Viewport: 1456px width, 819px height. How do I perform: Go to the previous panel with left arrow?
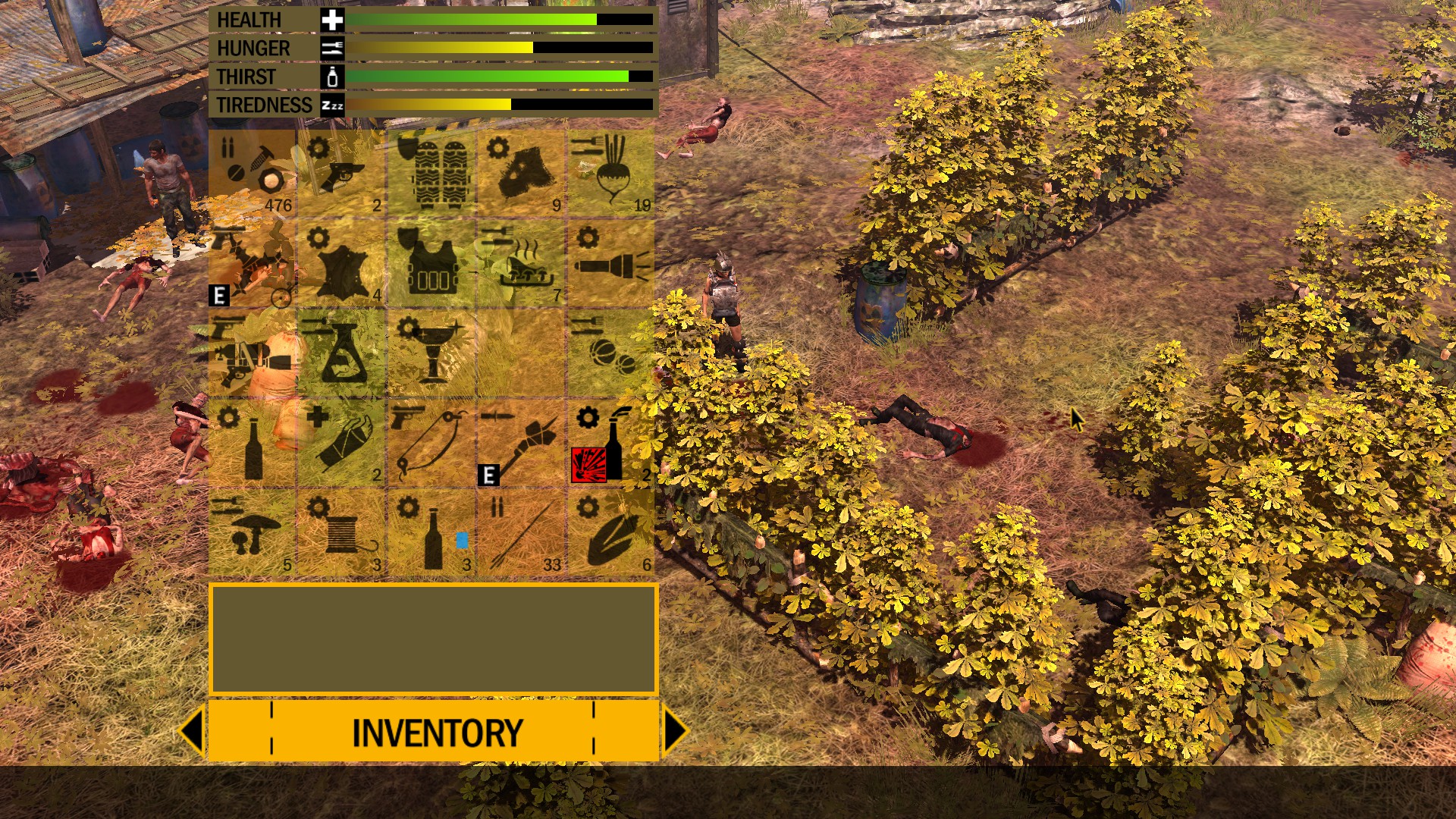click(192, 730)
